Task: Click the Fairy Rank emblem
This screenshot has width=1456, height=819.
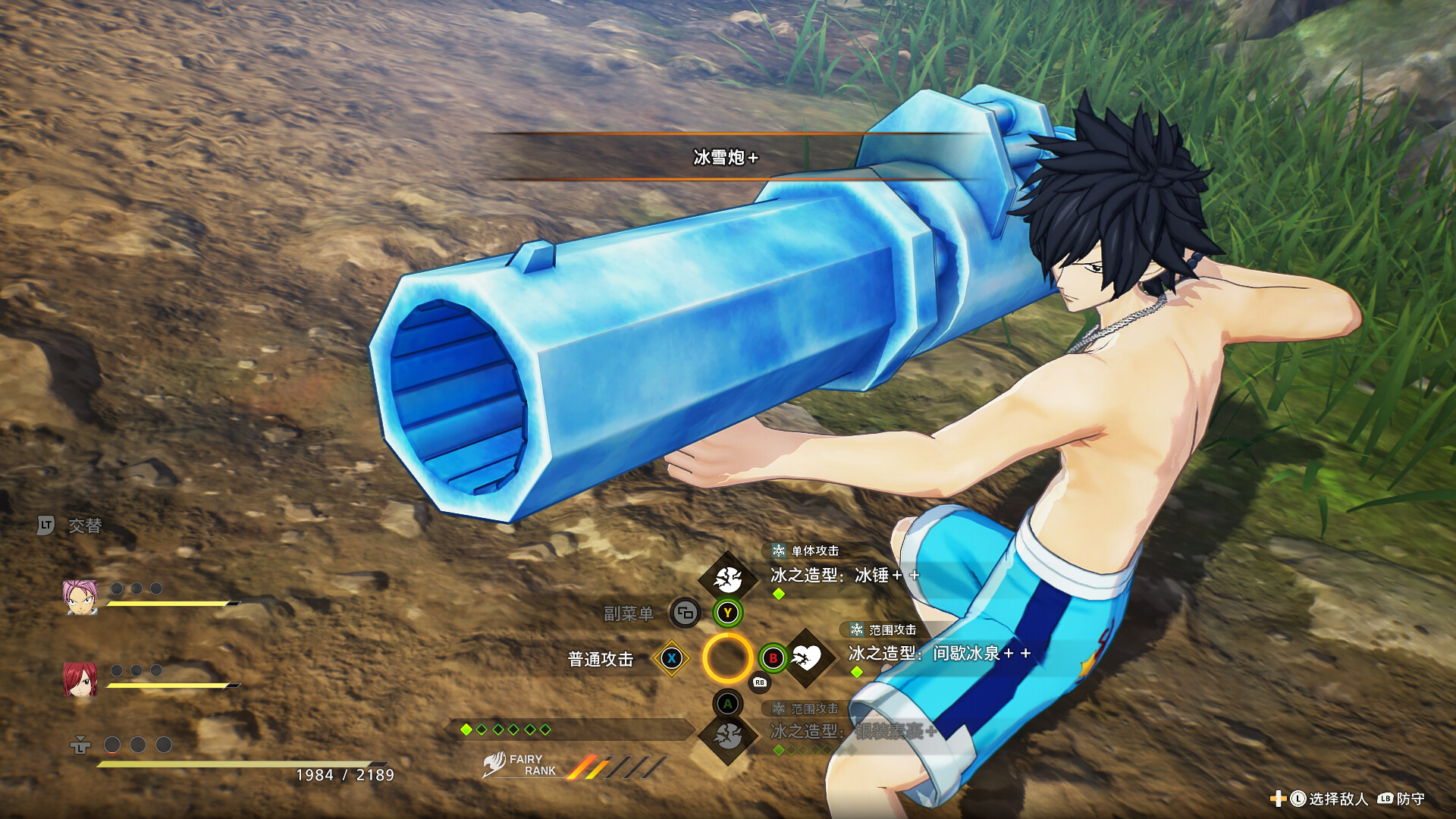Action: pyautogui.click(x=495, y=764)
